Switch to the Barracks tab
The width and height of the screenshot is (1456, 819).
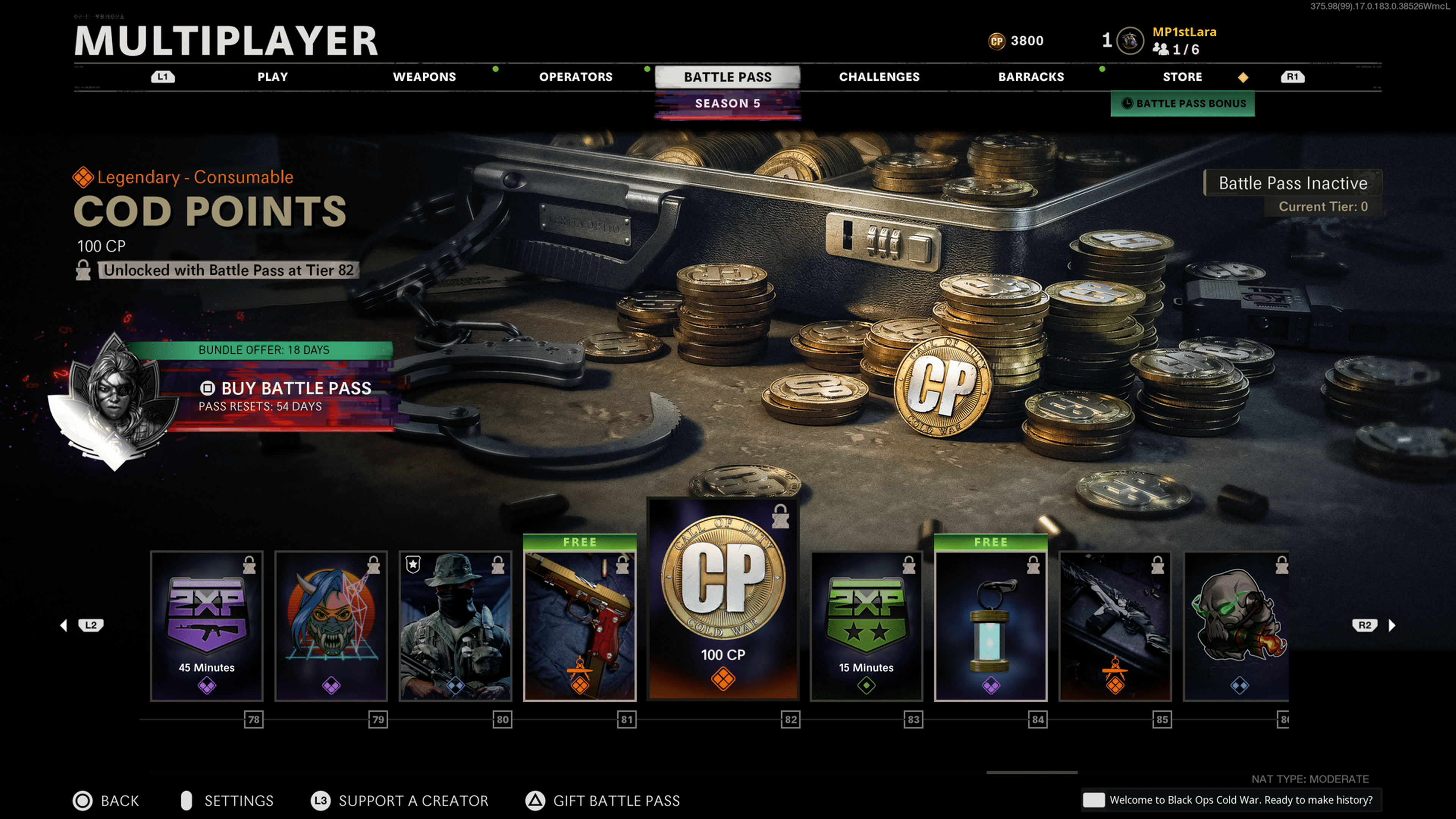pos(1031,77)
